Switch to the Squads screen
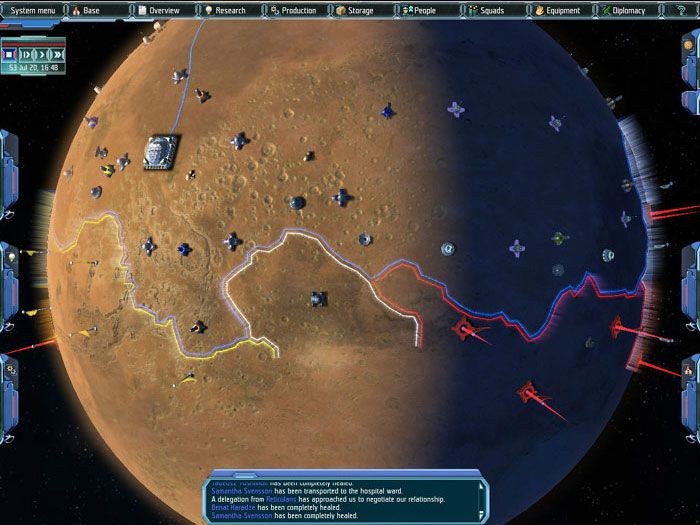 click(x=490, y=10)
